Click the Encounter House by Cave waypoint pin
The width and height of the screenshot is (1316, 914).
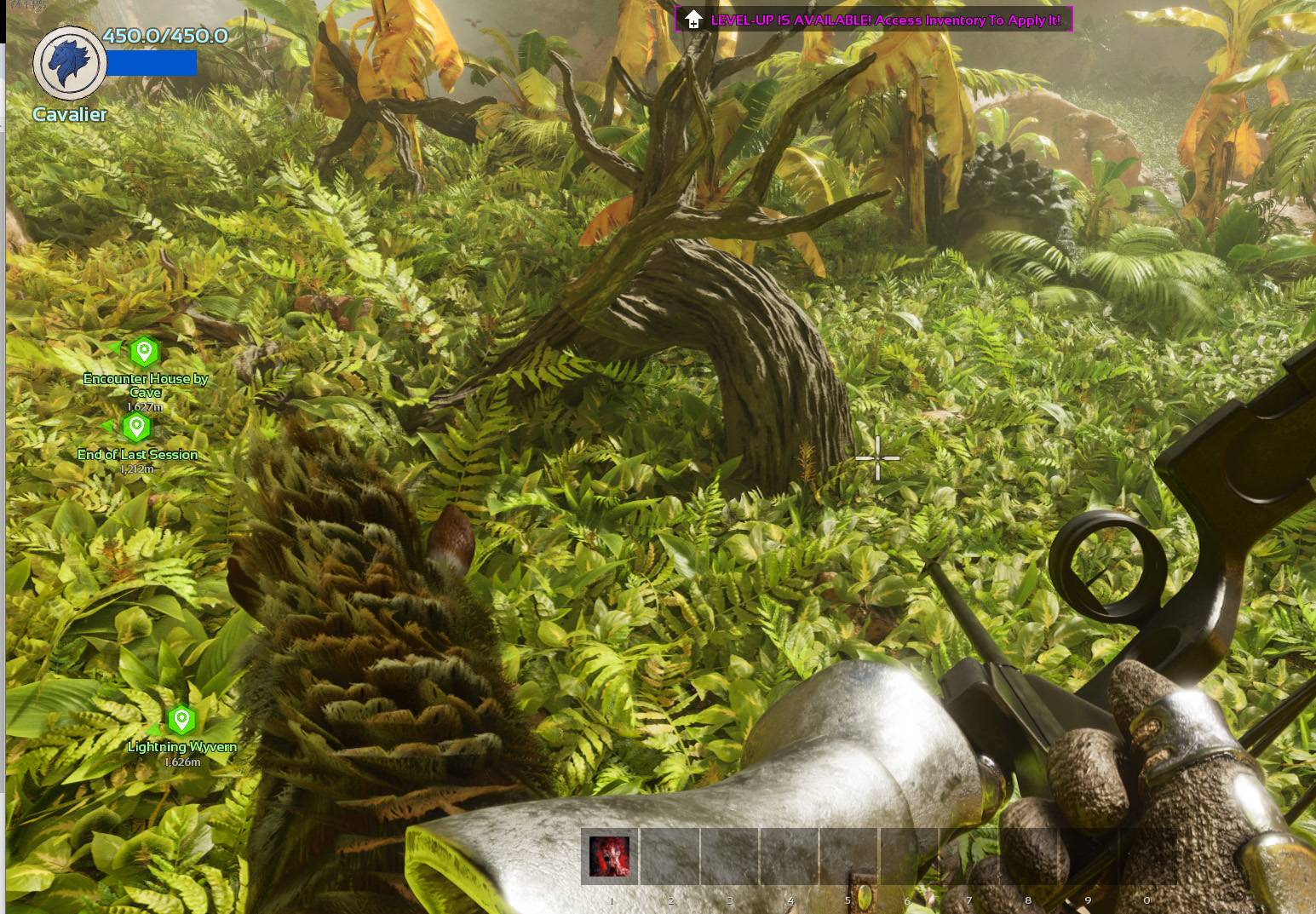pyautogui.click(x=143, y=349)
